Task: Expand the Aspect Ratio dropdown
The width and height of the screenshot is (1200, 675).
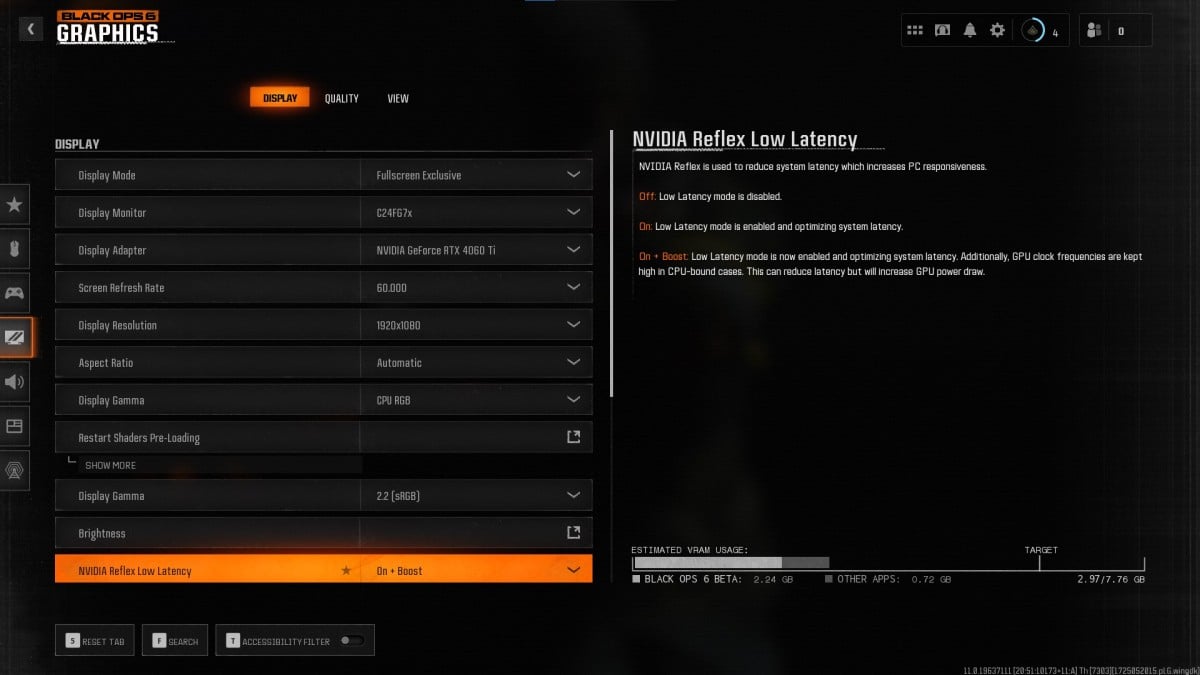Action: click(x=573, y=363)
